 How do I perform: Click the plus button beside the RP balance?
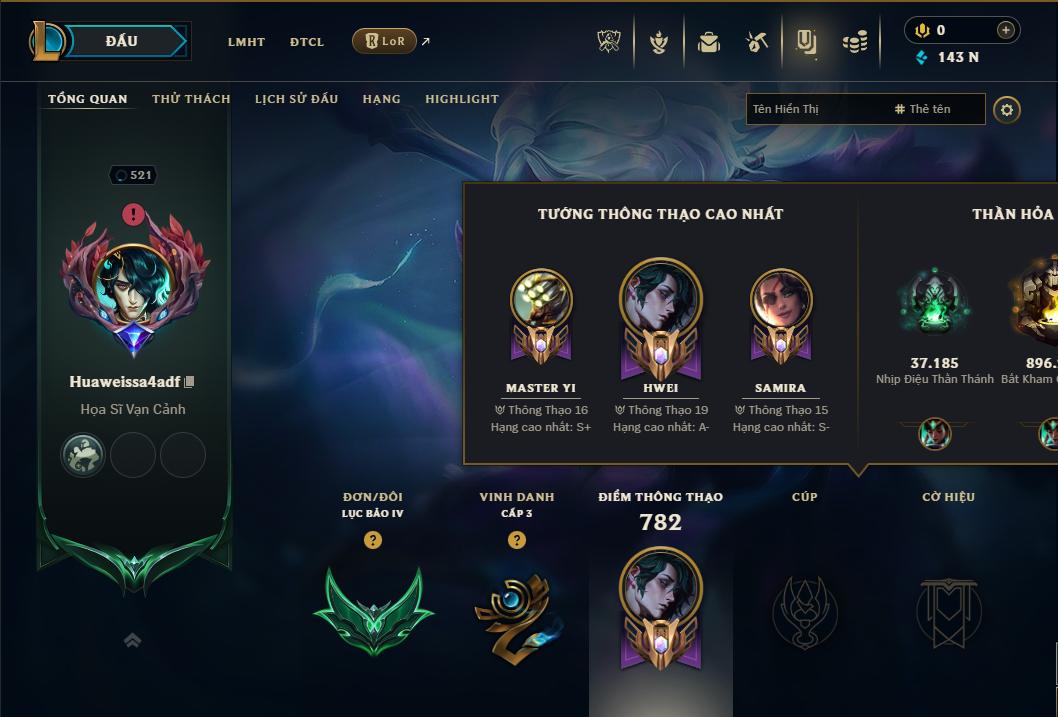[1005, 30]
